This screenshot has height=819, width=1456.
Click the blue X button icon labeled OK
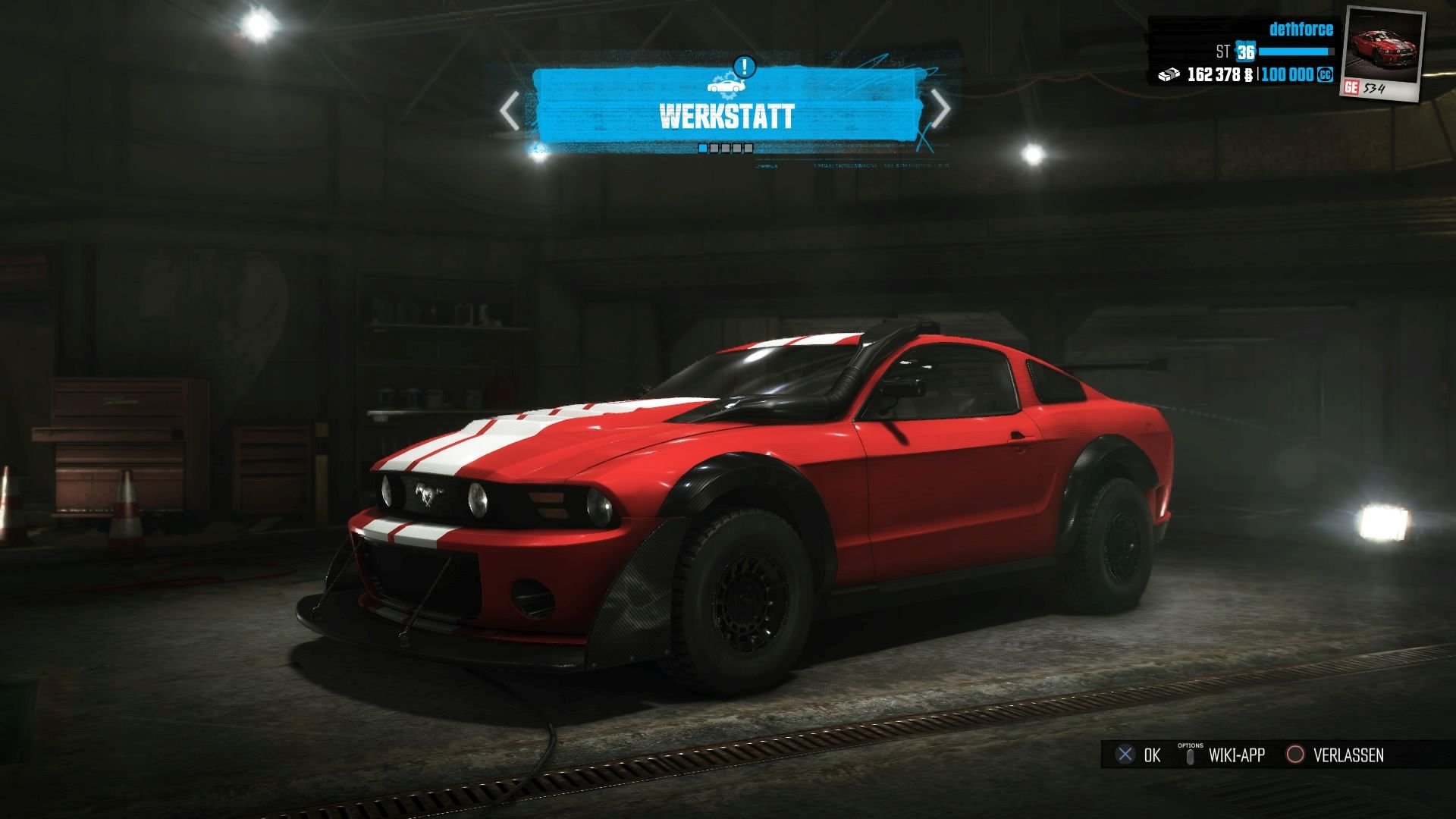click(x=1124, y=755)
